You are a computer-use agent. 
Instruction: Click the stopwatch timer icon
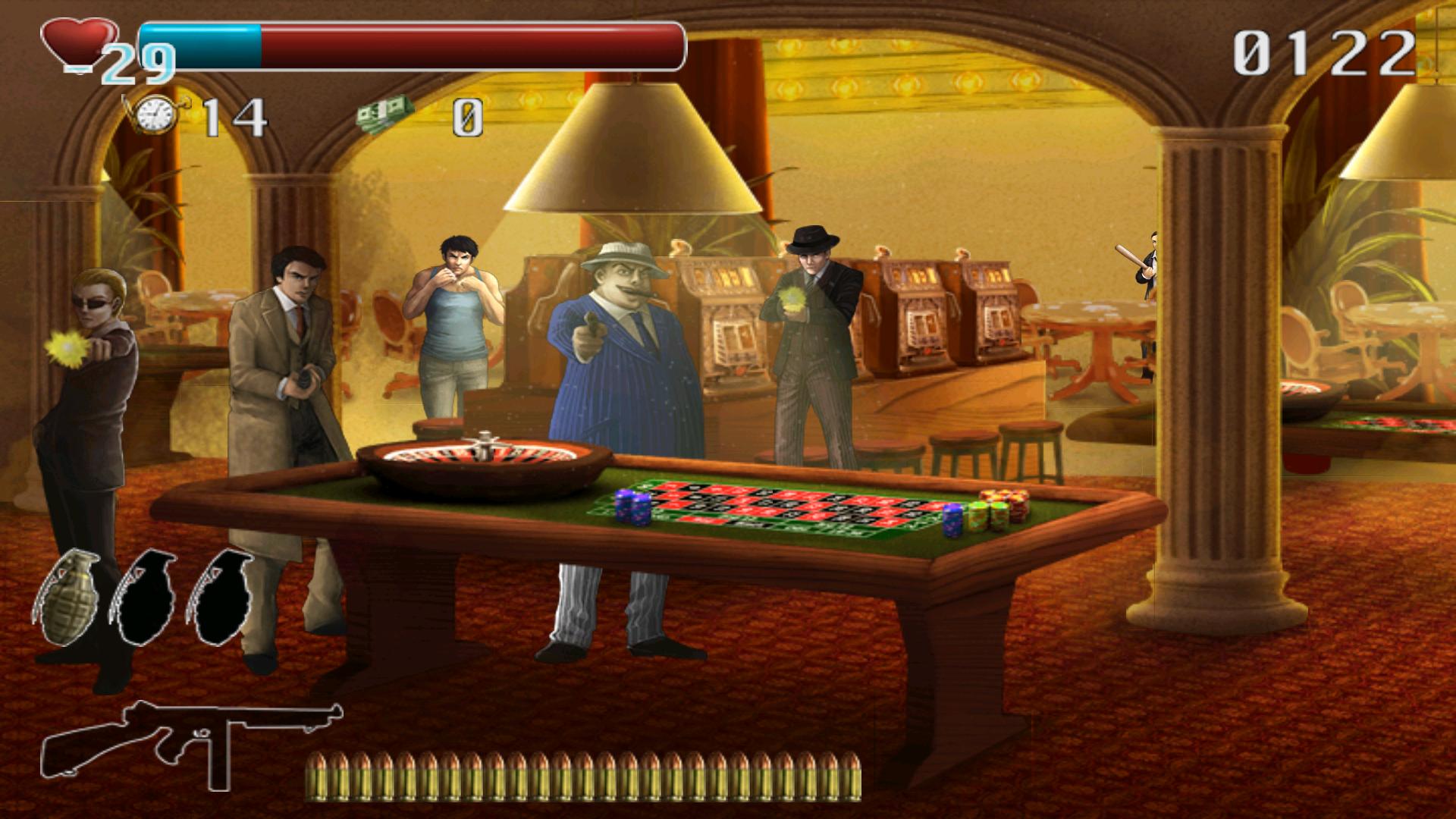157,115
